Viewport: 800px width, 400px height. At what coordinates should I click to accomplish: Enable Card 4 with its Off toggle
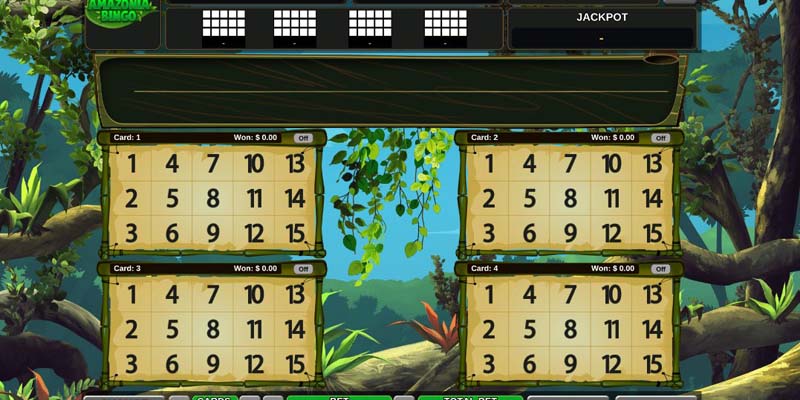coord(660,269)
